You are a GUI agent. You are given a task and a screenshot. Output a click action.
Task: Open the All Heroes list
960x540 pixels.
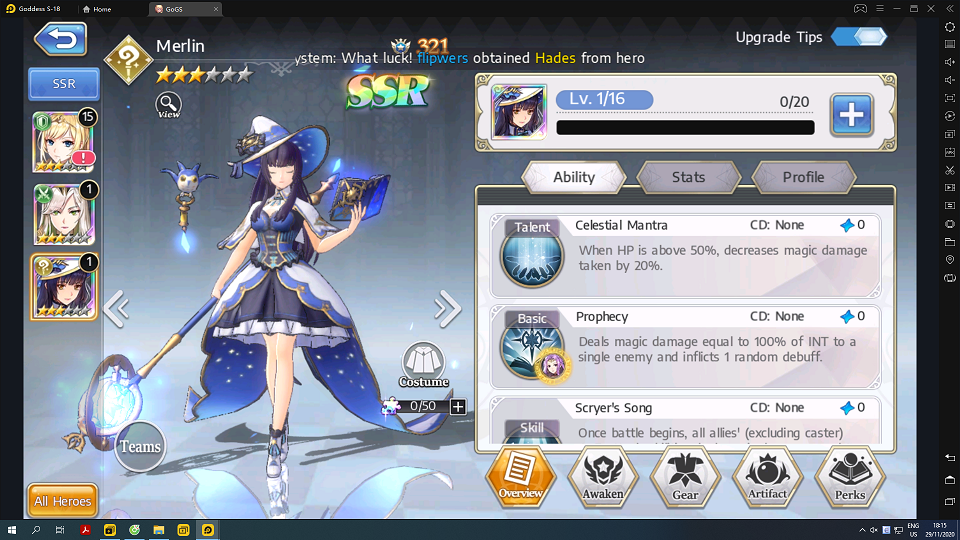tap(62, 501)
